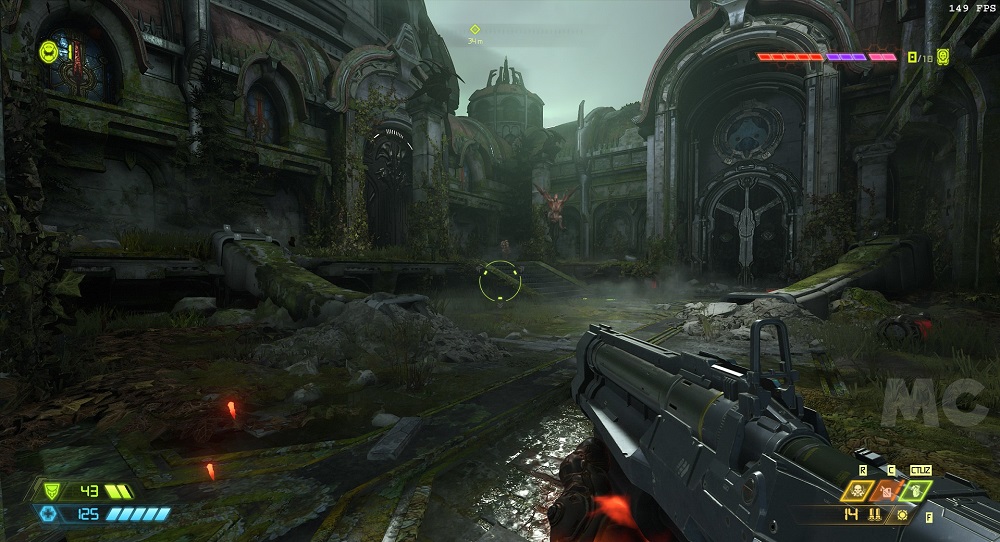
Task: Click the yellow extra life helmet icon
Action: [x=48, y=50]
